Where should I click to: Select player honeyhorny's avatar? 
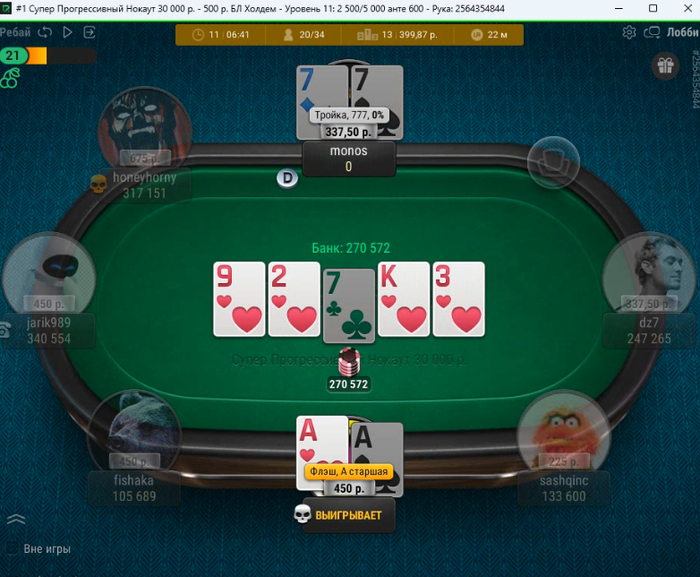click(x=144, y=130)
